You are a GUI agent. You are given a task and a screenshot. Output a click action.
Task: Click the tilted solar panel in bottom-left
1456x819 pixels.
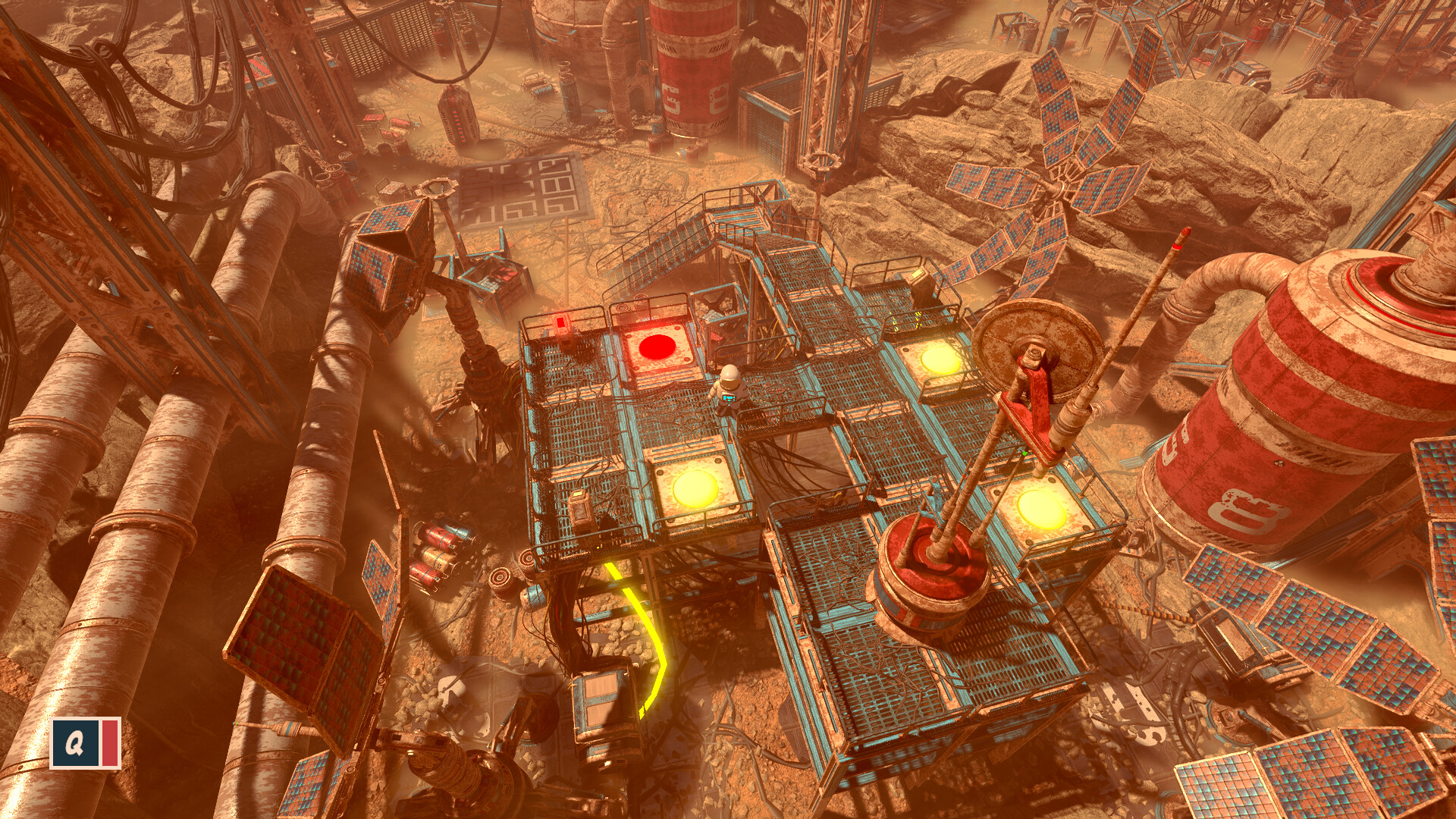(x=296, y=629)
